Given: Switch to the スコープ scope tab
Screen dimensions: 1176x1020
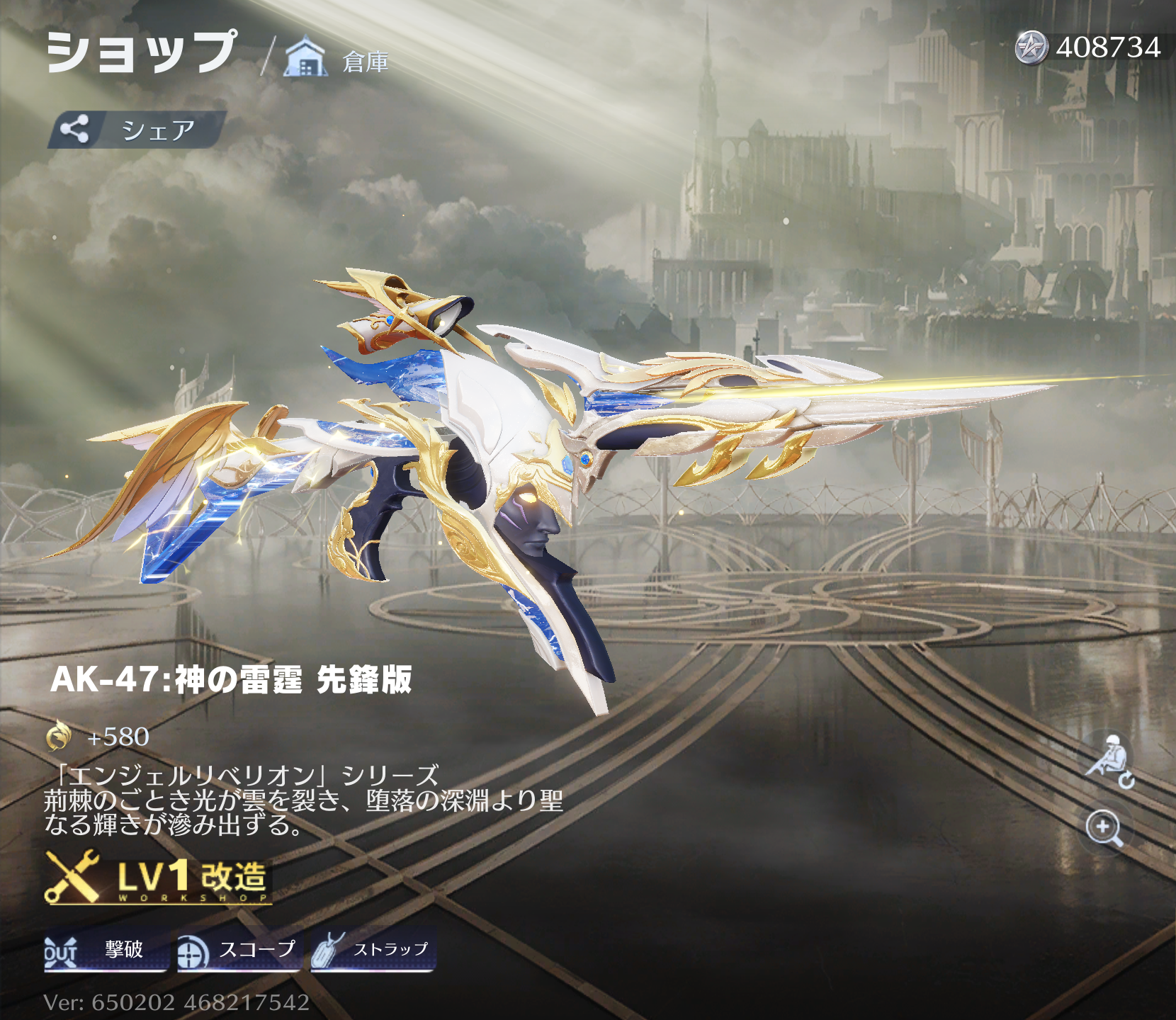Looking at the screenshot, I should pyautogui.click(x=239, y=950).
